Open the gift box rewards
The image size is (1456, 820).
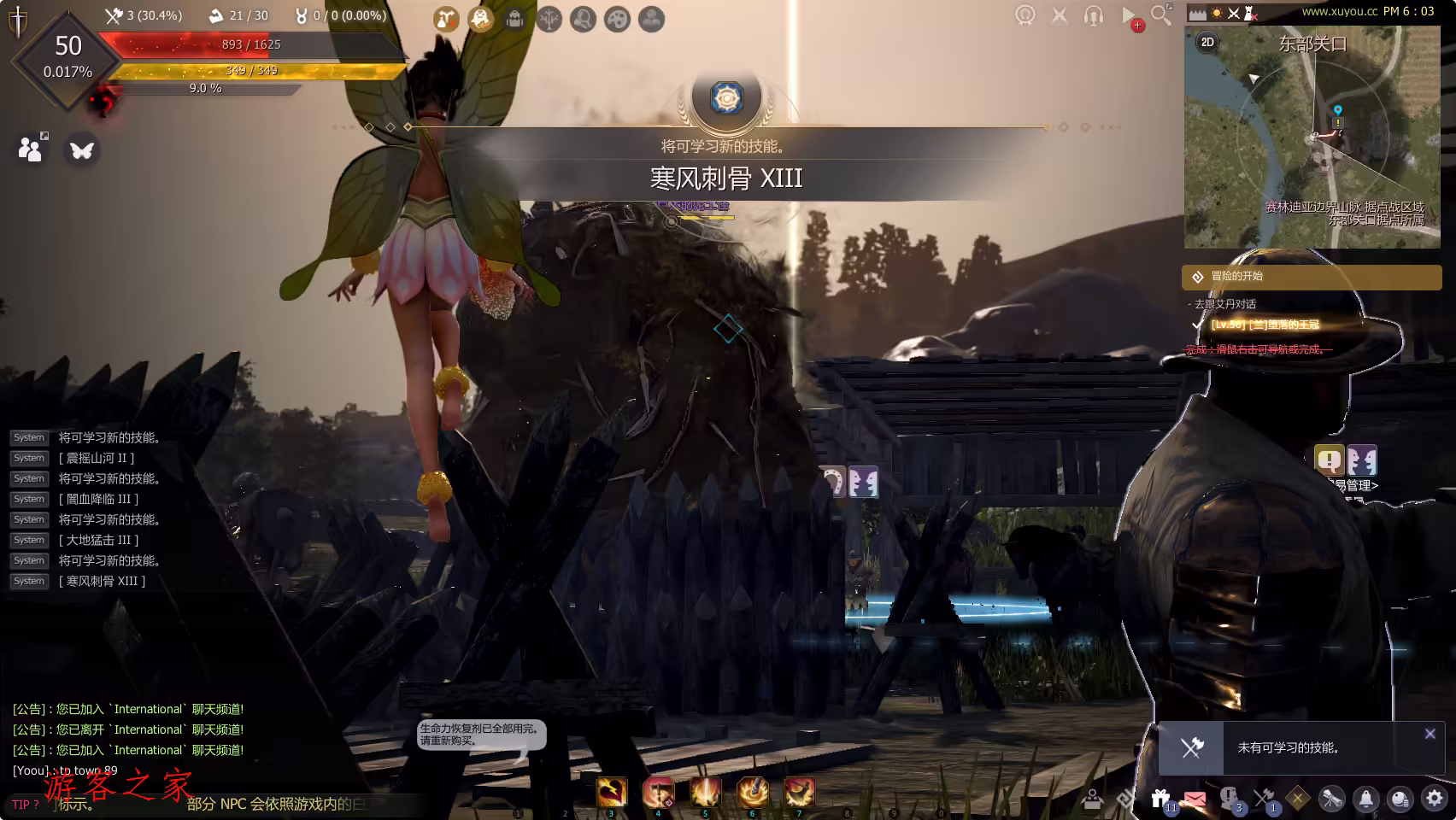tap(1160, 798)
